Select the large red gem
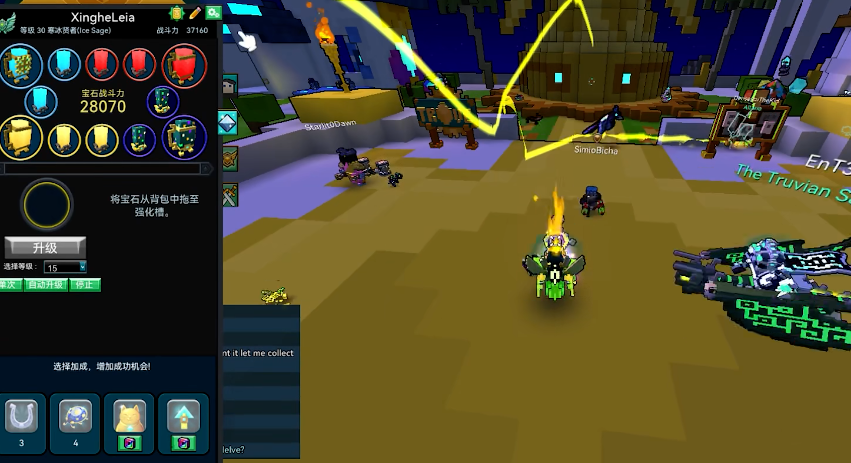Viewport: 851px width, 463px height. pos(184,65)
